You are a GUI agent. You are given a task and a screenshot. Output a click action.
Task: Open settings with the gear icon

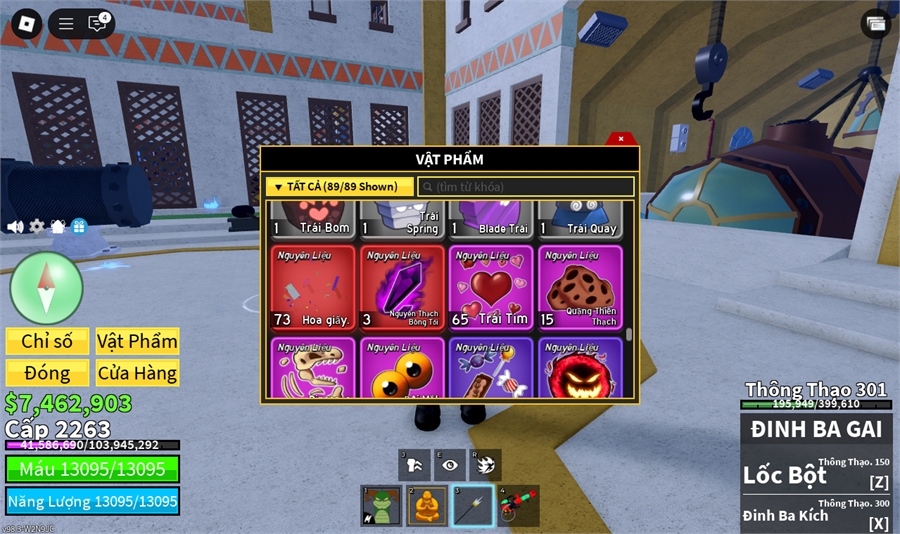[37, 226]
